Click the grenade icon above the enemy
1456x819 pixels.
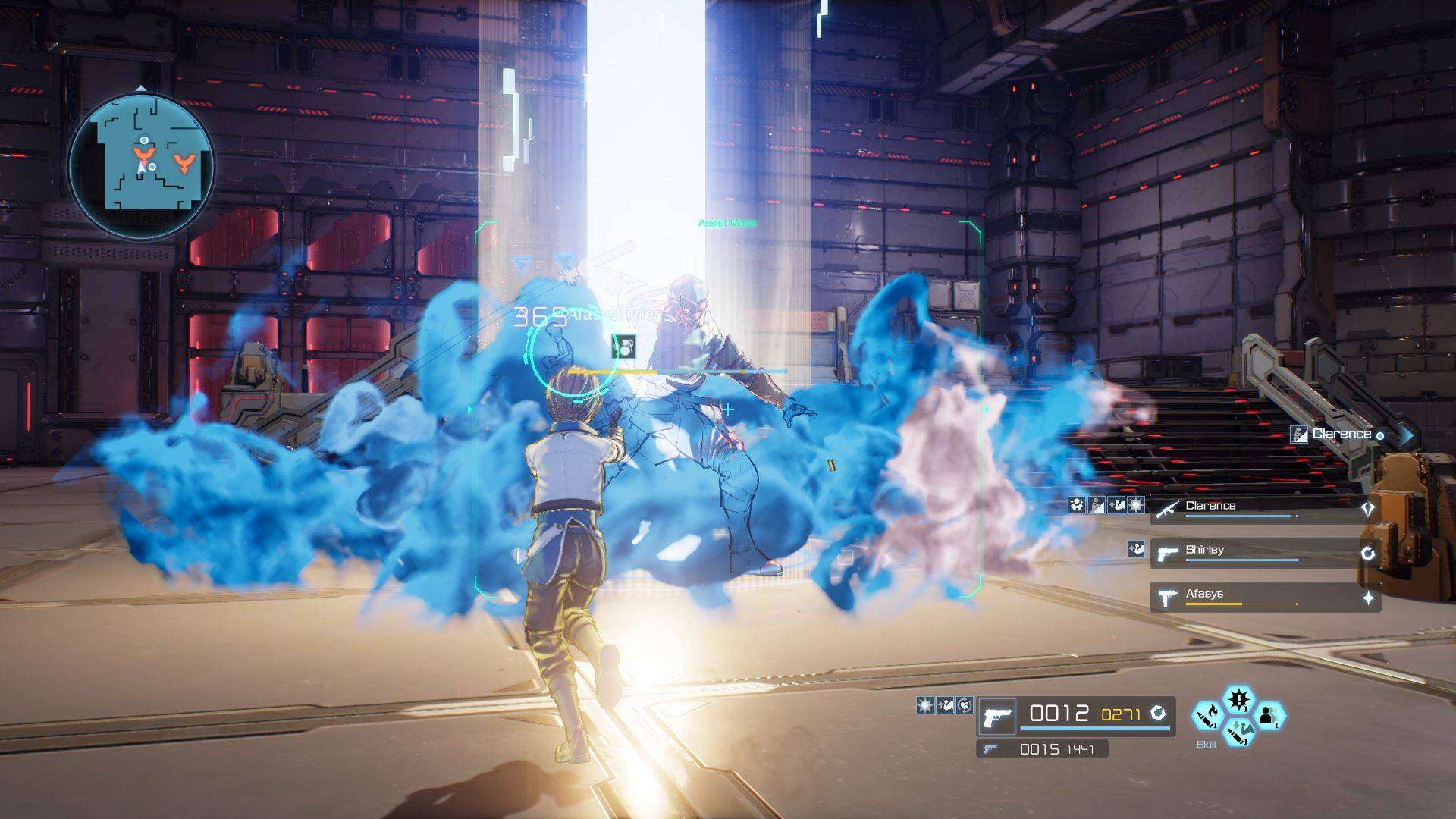[623, 347]
